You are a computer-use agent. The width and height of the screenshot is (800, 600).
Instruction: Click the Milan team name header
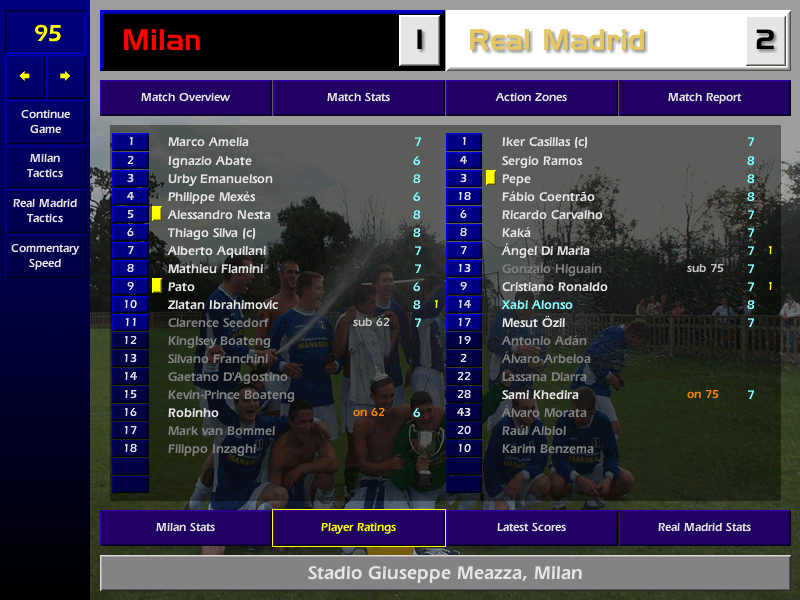pos(250,41)
